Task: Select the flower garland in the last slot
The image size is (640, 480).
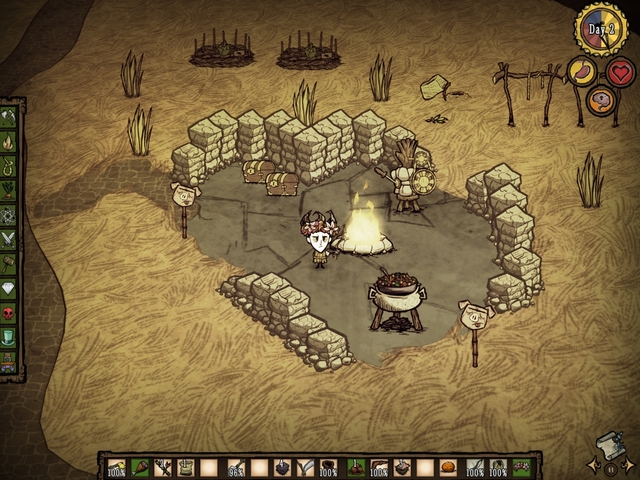Action: [x=521, y=467]
